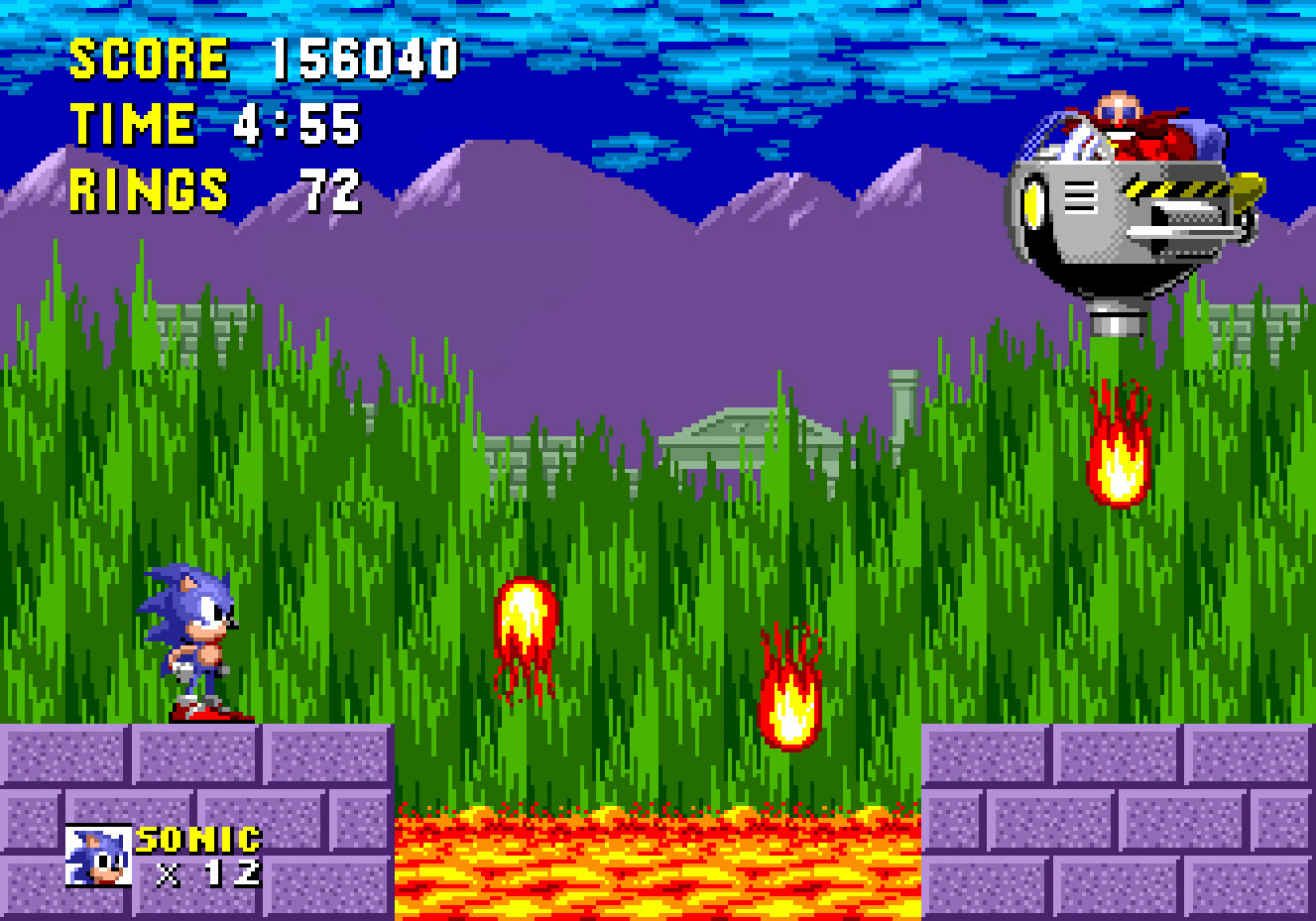The height and width of the screenshot is (921, 1316).
Task: Click the Eggmobile's yellow headlight
Action: [1031, 203]
